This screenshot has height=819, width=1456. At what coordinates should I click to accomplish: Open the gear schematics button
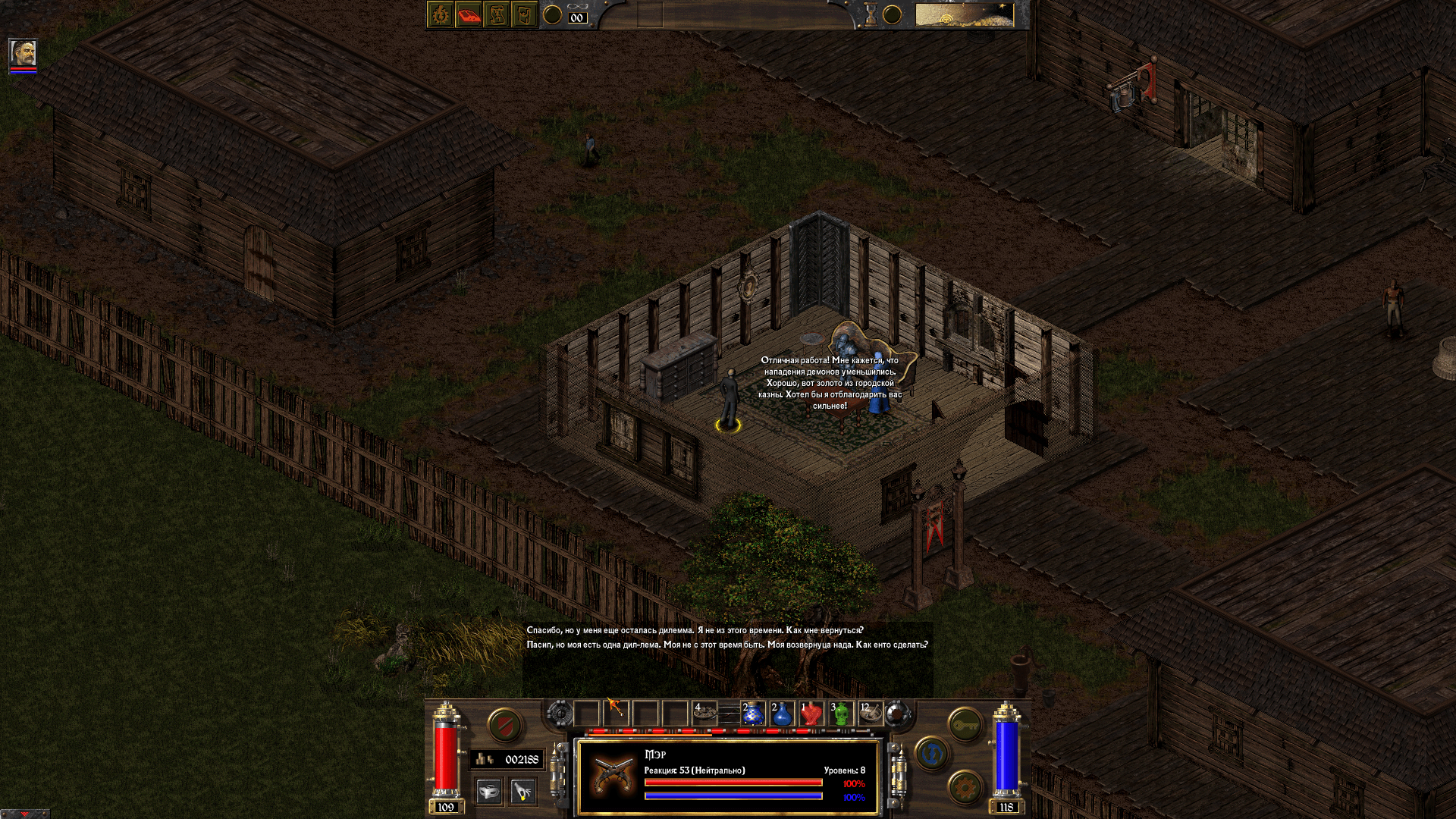click(x=965, y=789)
